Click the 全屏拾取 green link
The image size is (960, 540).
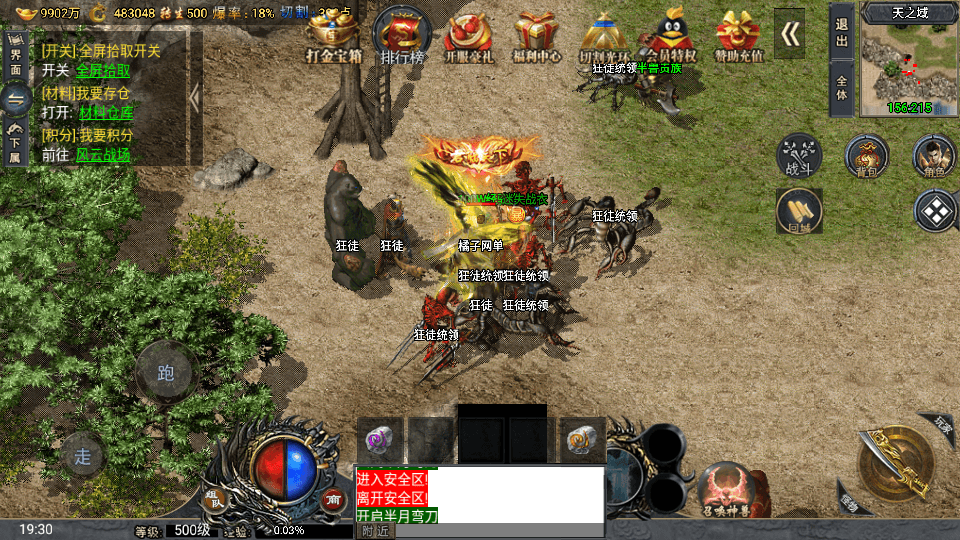(x=105, y=71)
